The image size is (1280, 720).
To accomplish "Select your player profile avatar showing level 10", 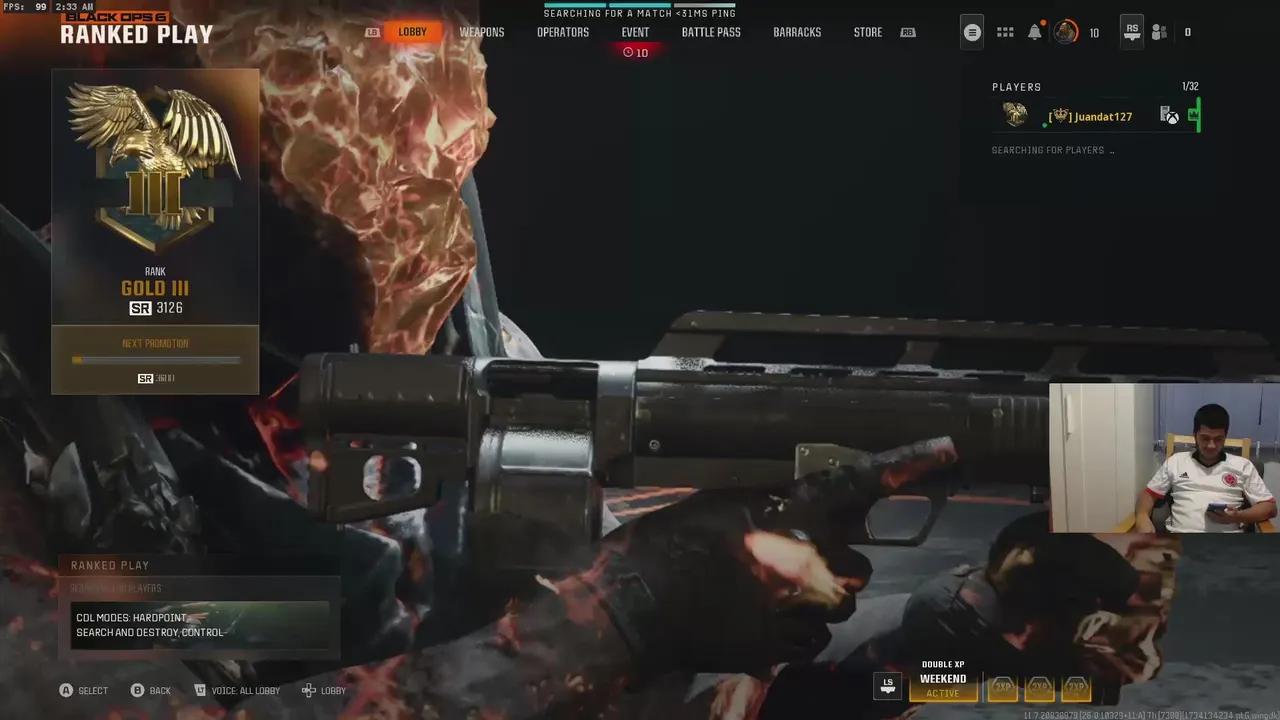I will [1065, 31].
